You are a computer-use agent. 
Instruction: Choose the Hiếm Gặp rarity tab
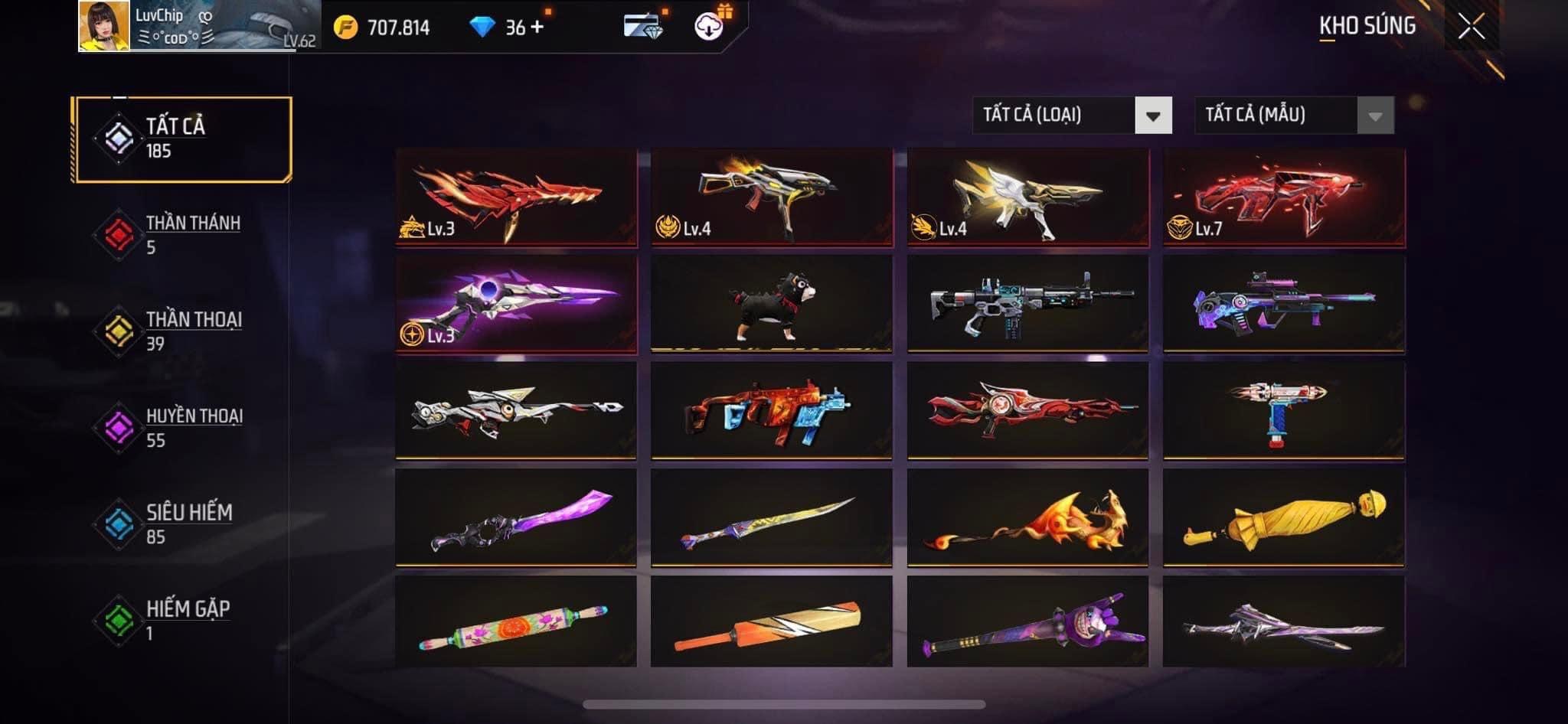click(x=182, y=621)
